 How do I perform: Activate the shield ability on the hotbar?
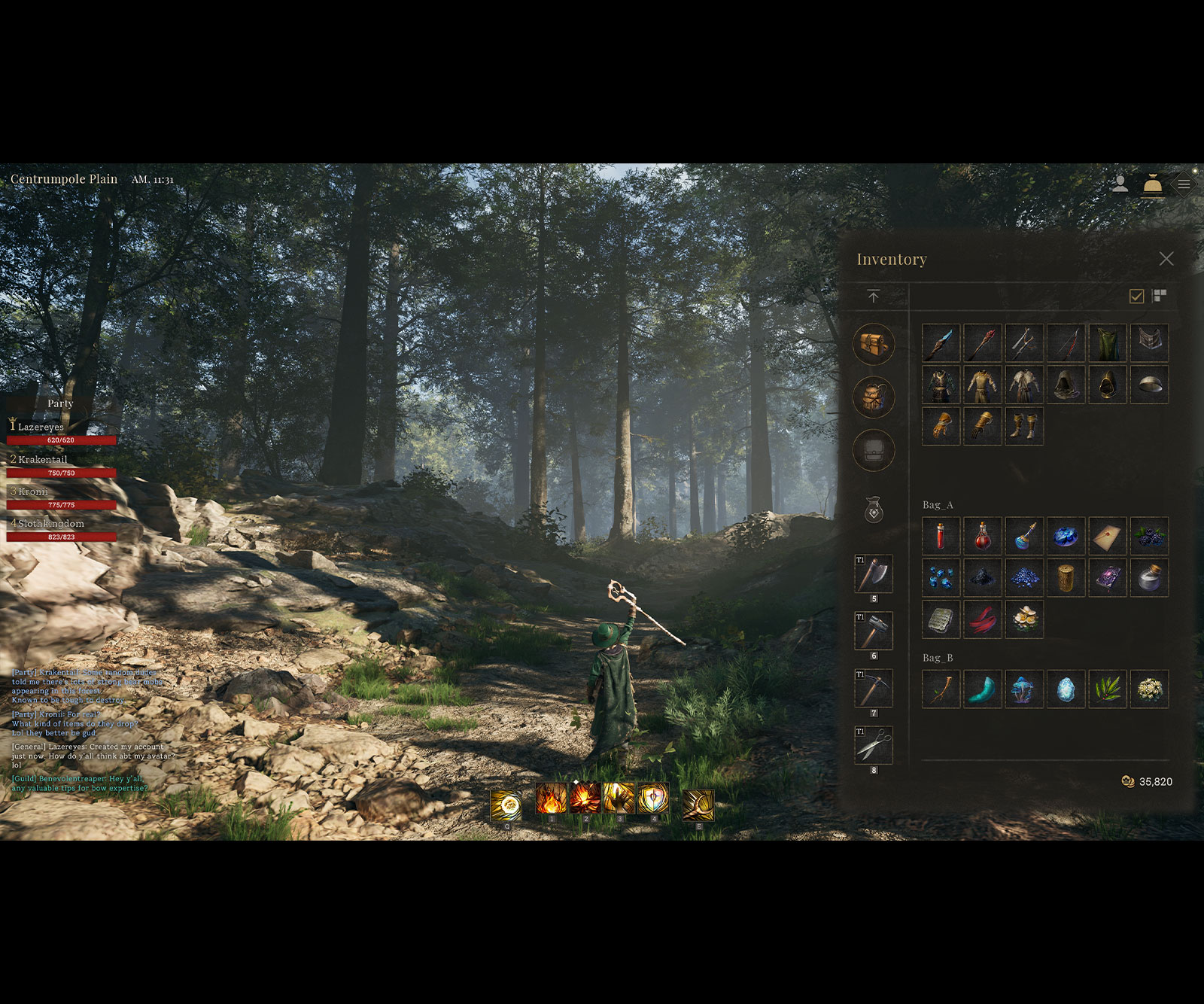(652, 799)
